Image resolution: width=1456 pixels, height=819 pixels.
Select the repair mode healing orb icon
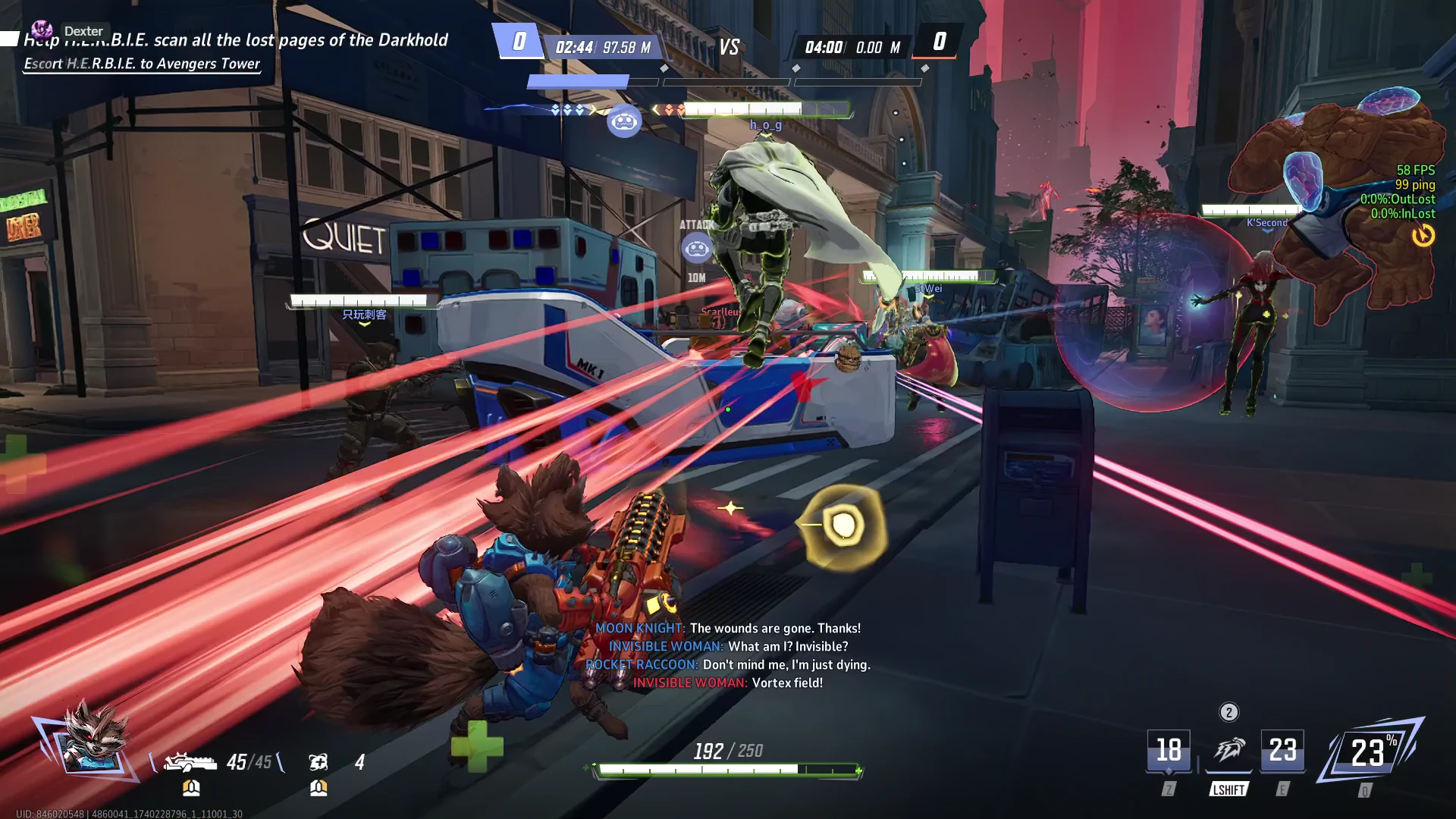coord(318,761)
